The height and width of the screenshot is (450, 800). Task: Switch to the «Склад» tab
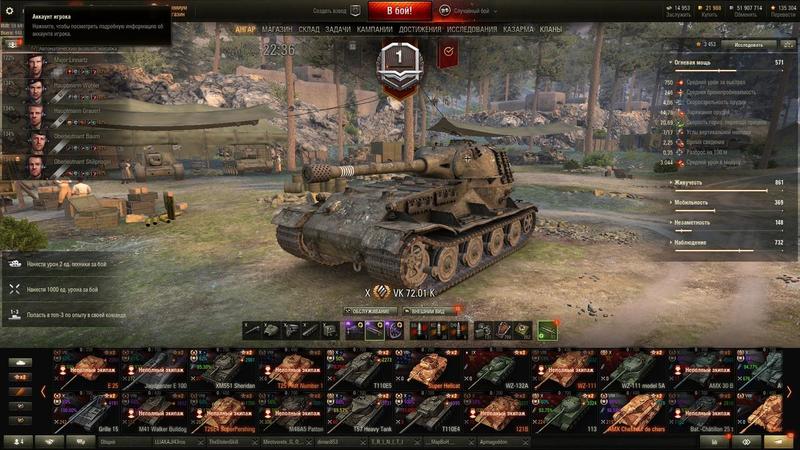tap(309, 30)
